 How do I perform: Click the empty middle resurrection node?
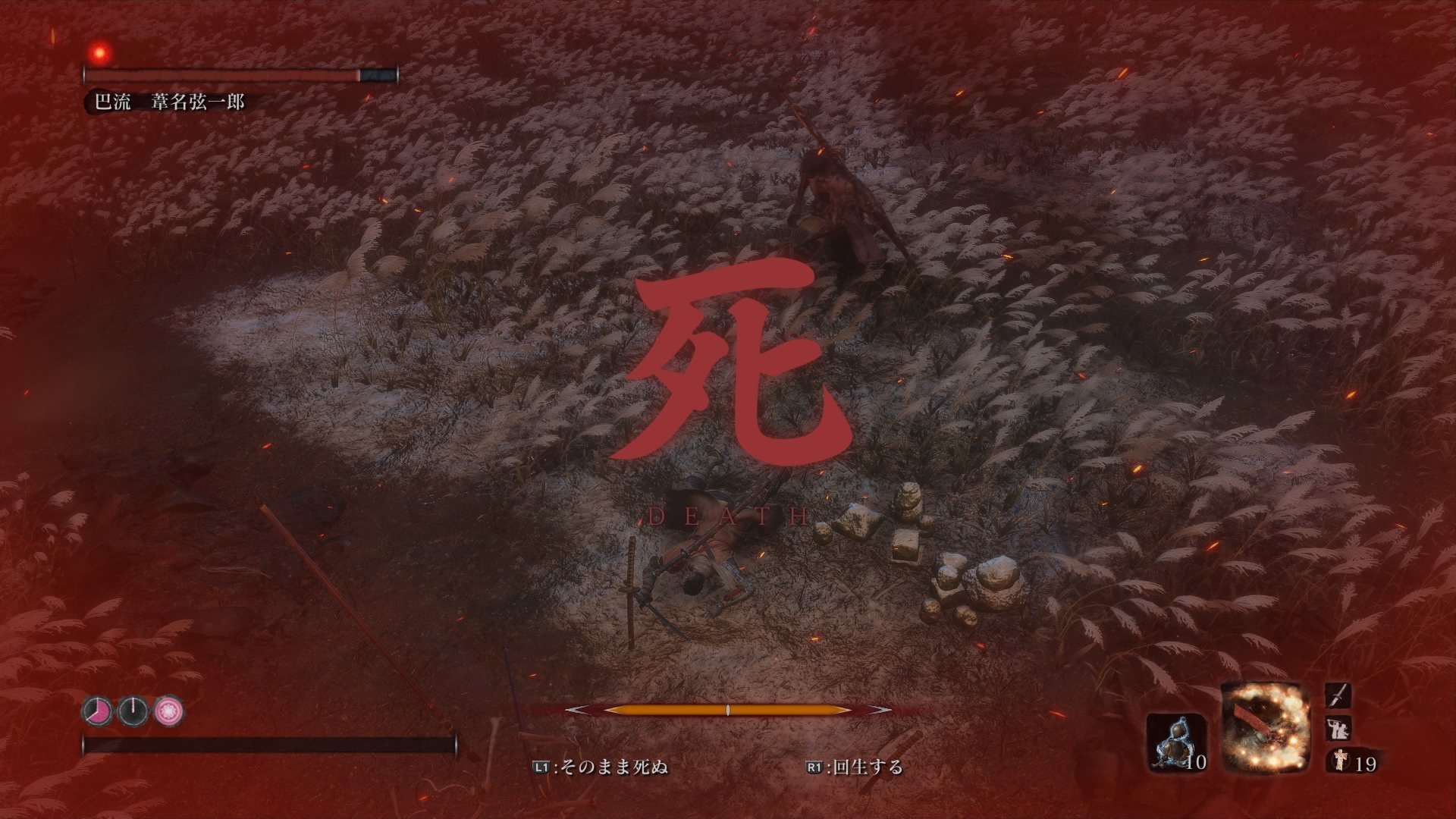[133, 713]
